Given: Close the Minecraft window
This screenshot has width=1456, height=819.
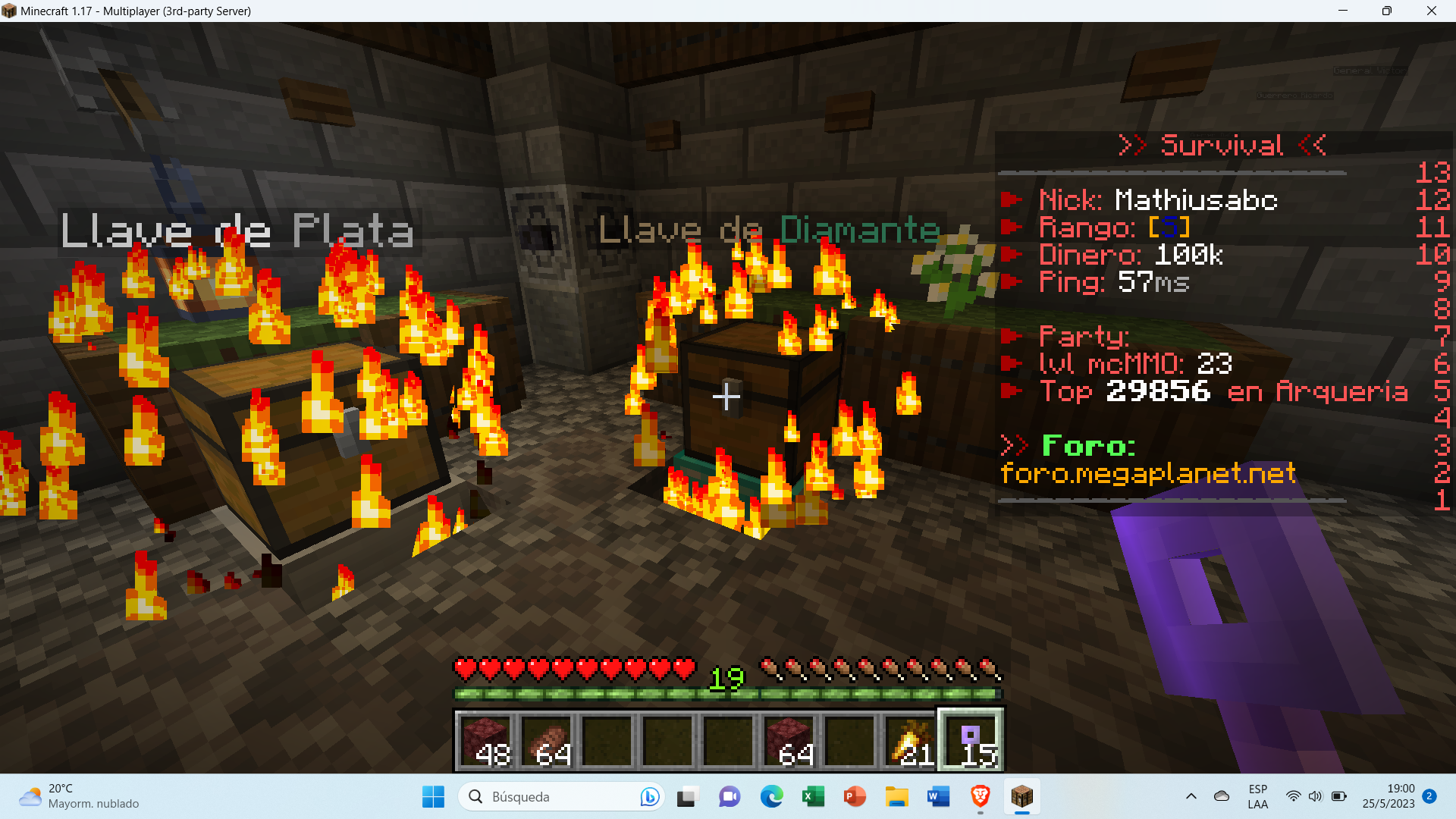Looking at the screenshot, I should (x=1431, y=11).
